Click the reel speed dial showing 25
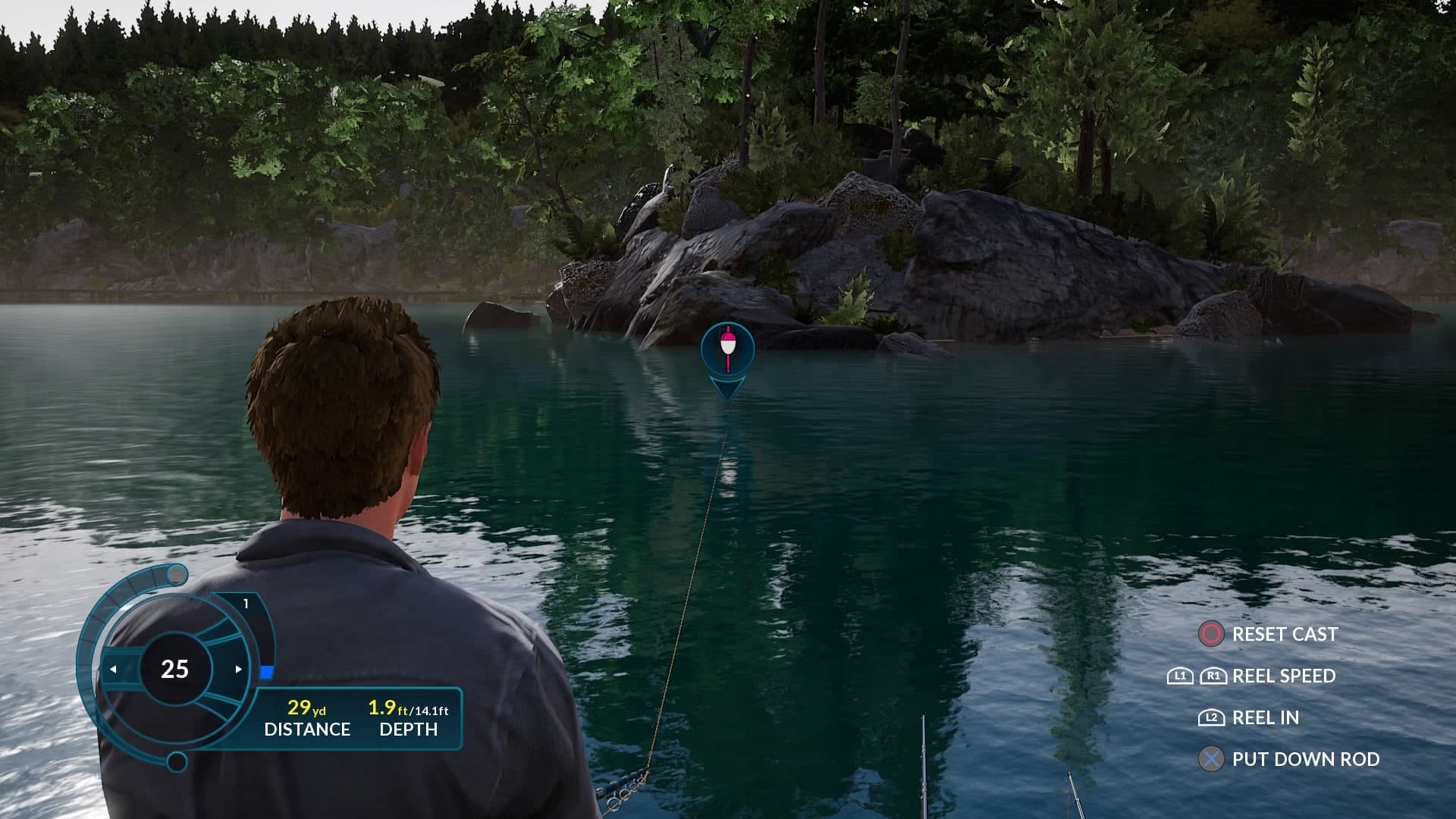Viewport: 1456px width, 819px height. (x=174, y=669)
